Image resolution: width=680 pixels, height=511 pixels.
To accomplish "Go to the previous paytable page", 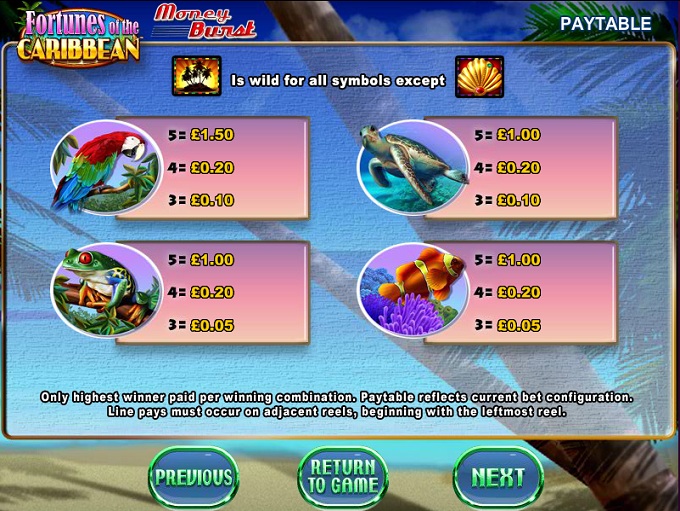I will pos(193,477).
